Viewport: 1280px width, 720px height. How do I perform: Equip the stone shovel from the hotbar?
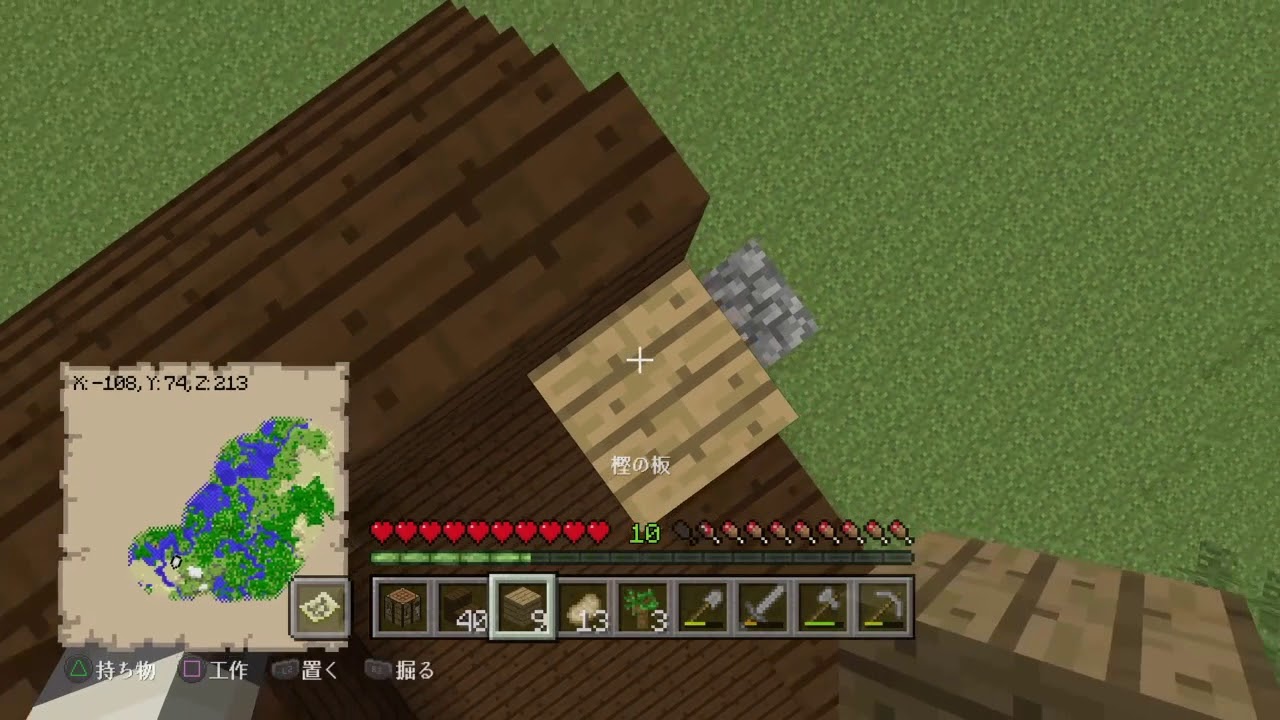tap(703, 605)
